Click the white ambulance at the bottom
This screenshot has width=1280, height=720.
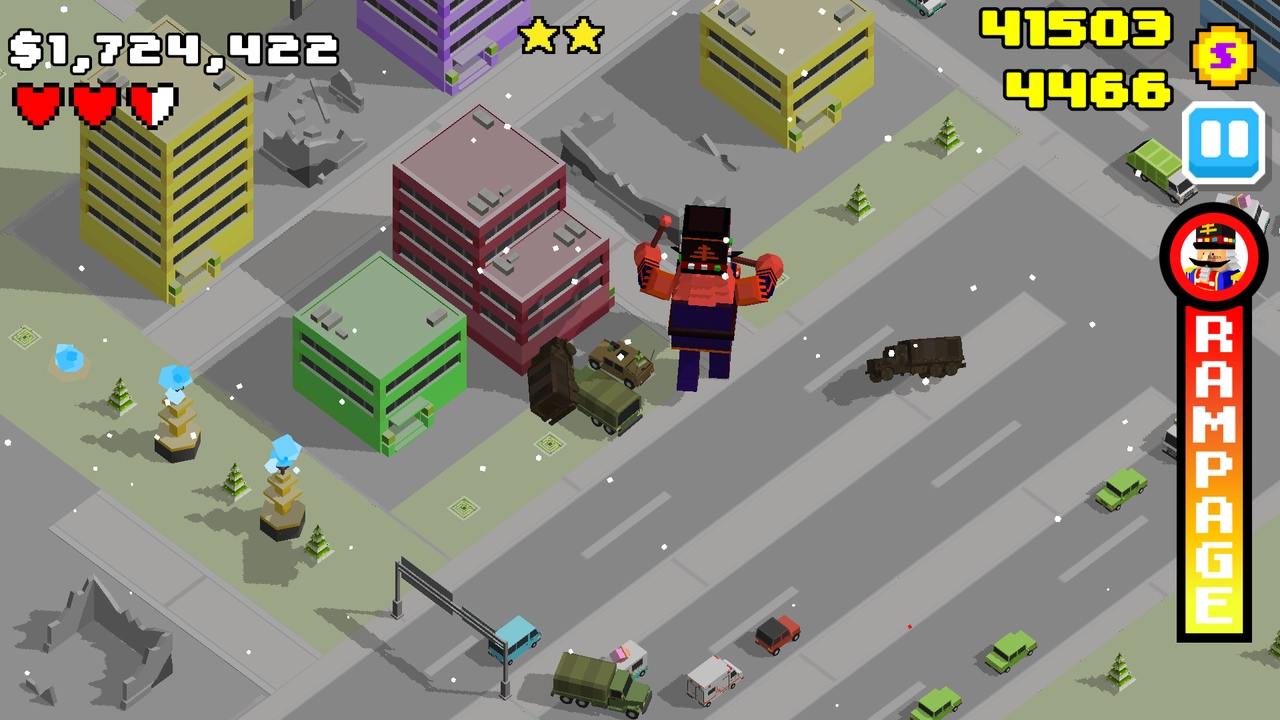tap(715, 680)
